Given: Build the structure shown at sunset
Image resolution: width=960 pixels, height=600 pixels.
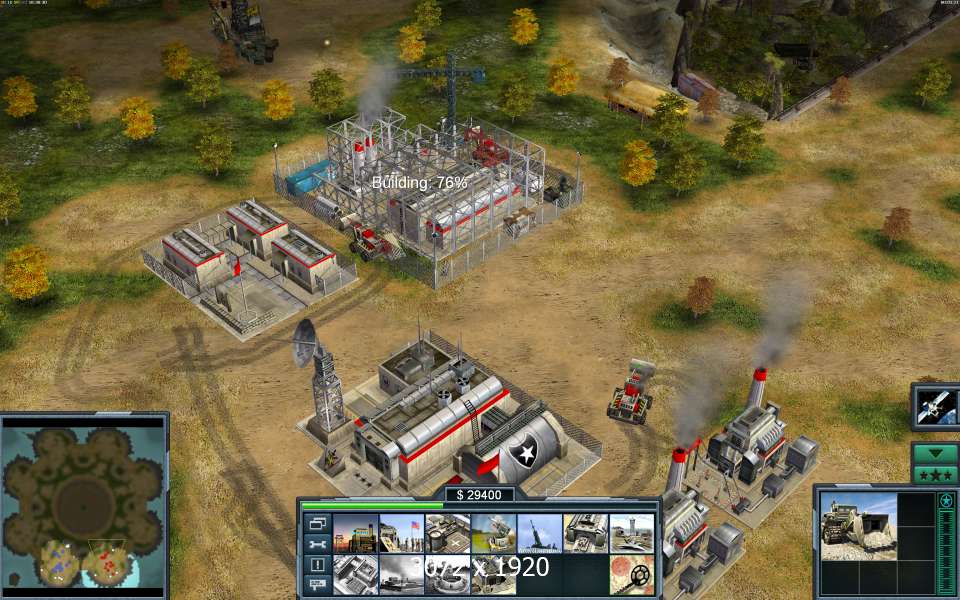Looking at the screenshot, I should point(355,533).
